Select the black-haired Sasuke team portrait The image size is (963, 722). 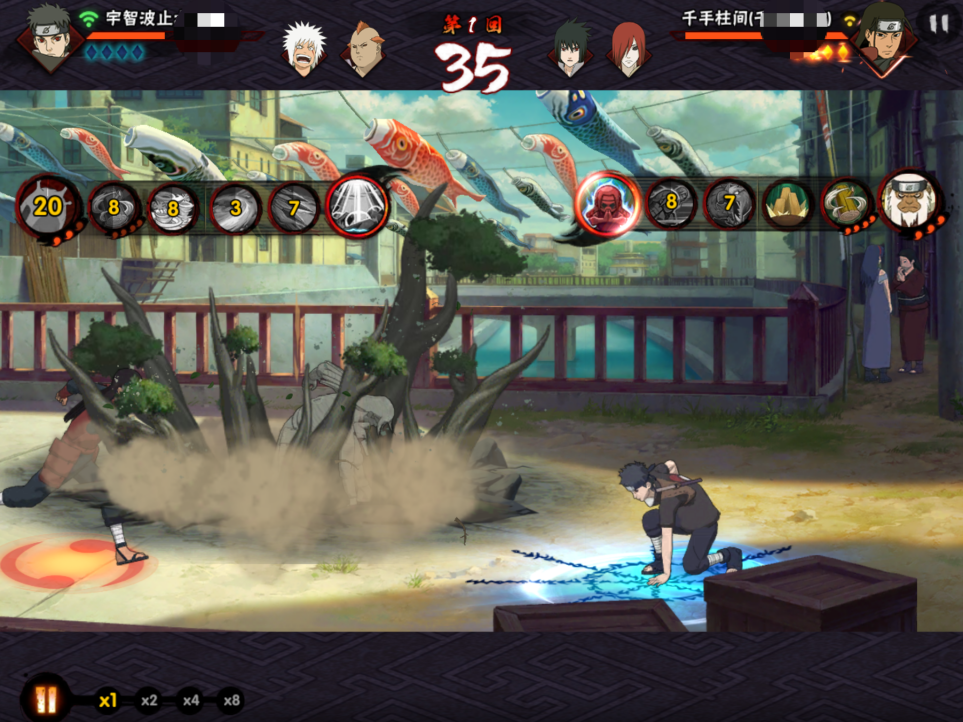(x=571, y=48)
